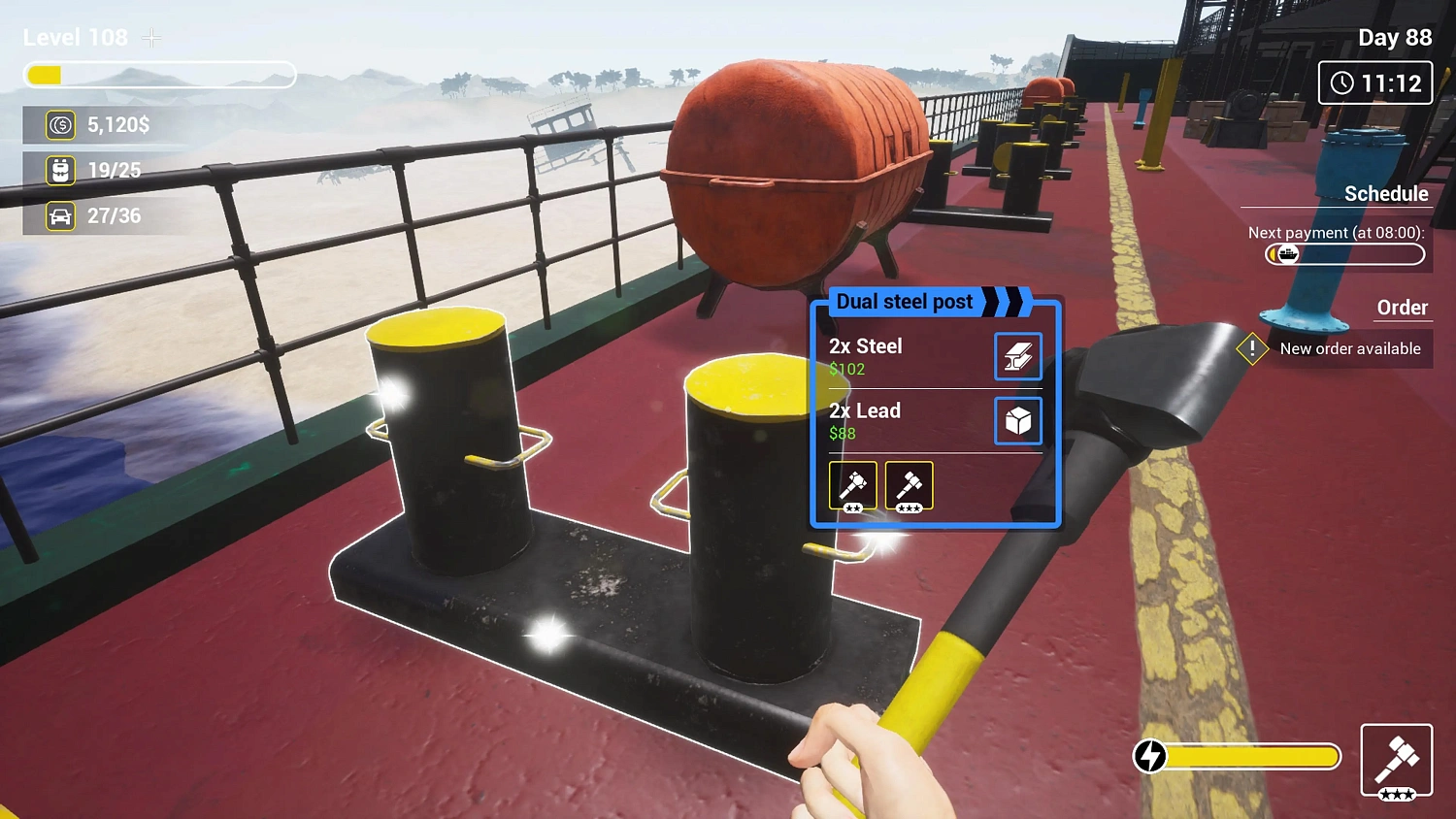
Task: Click the vehicle storage icon
Action: pos(60,215)
